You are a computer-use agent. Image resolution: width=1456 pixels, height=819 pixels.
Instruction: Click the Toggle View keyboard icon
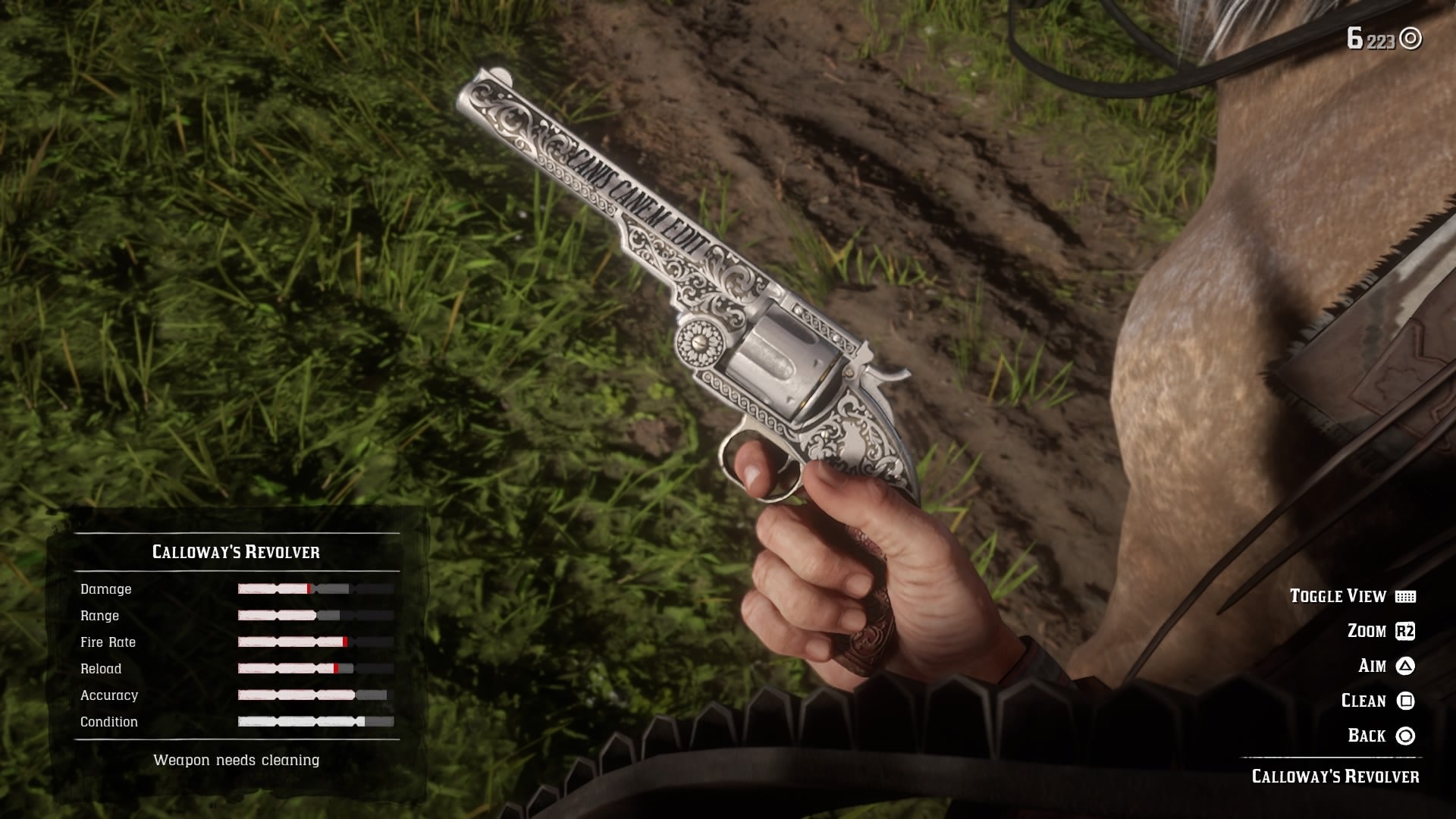coord(1407,596)
